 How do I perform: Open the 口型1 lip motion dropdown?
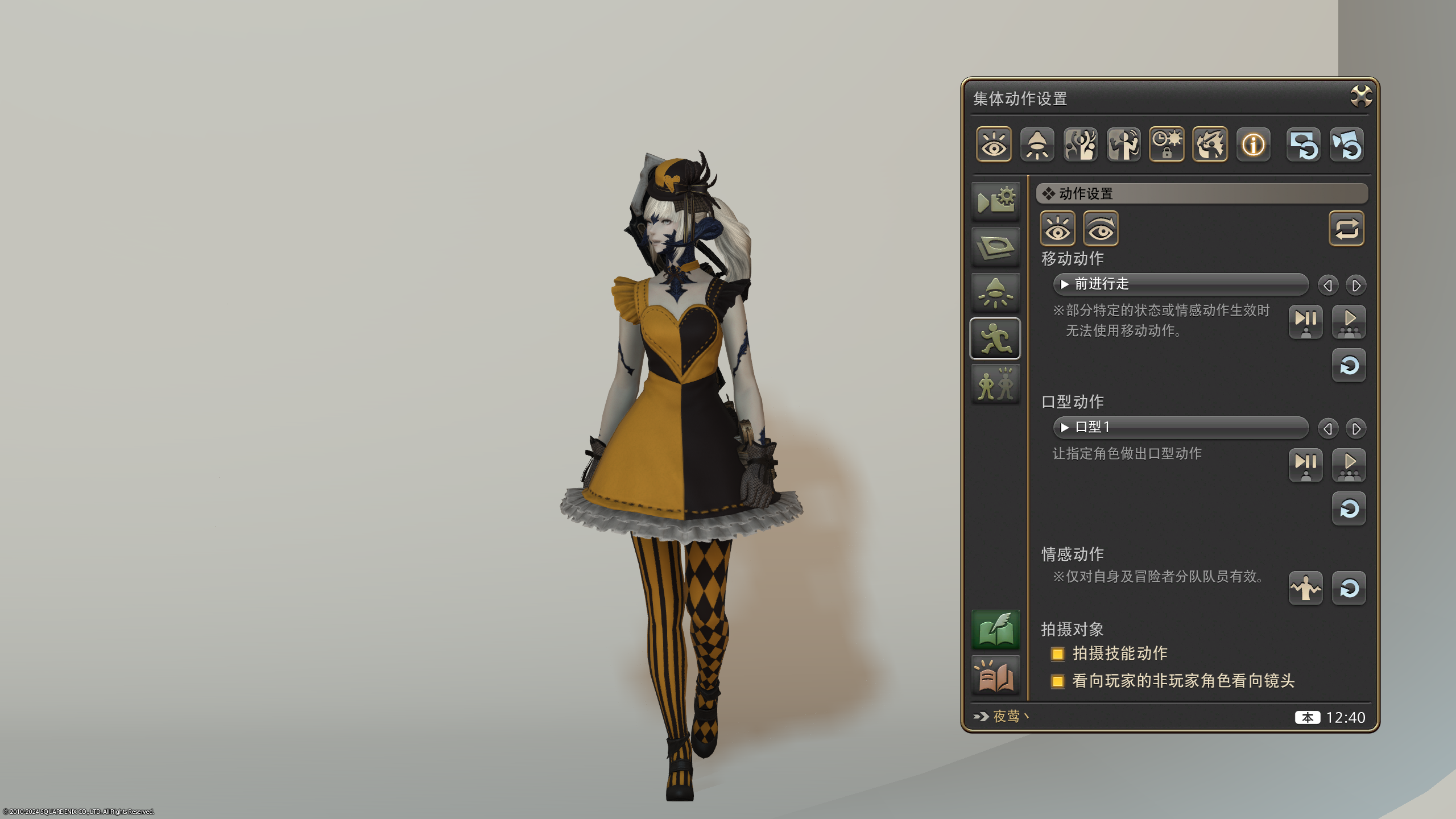(x=1180, y=428)
